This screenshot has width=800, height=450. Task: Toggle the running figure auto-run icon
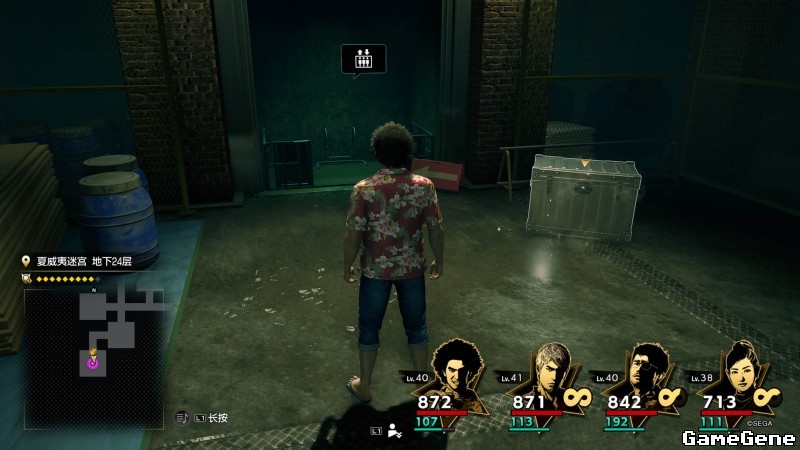click(395, 431)
